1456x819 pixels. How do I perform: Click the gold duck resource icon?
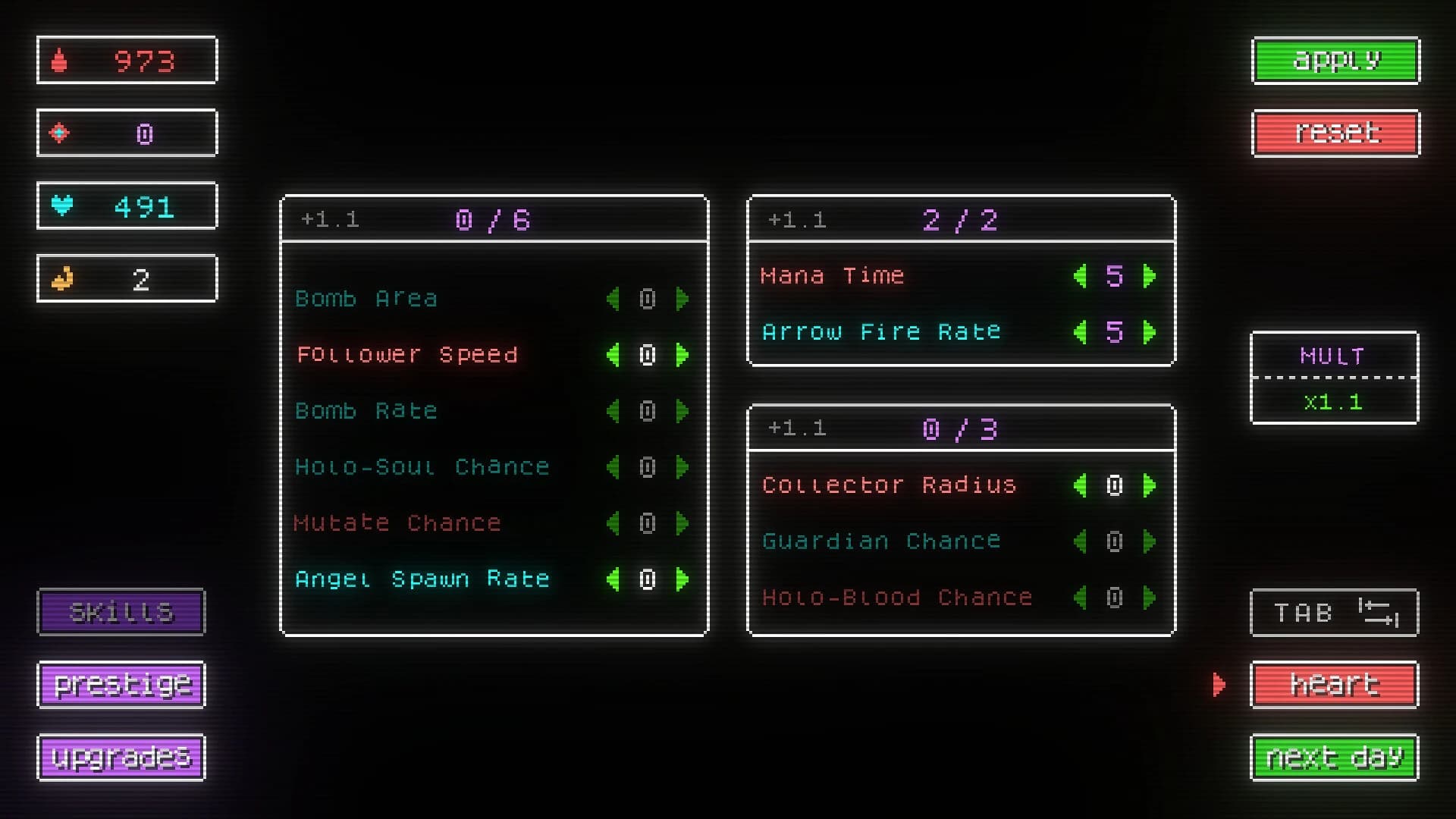[x=59, y=278]
